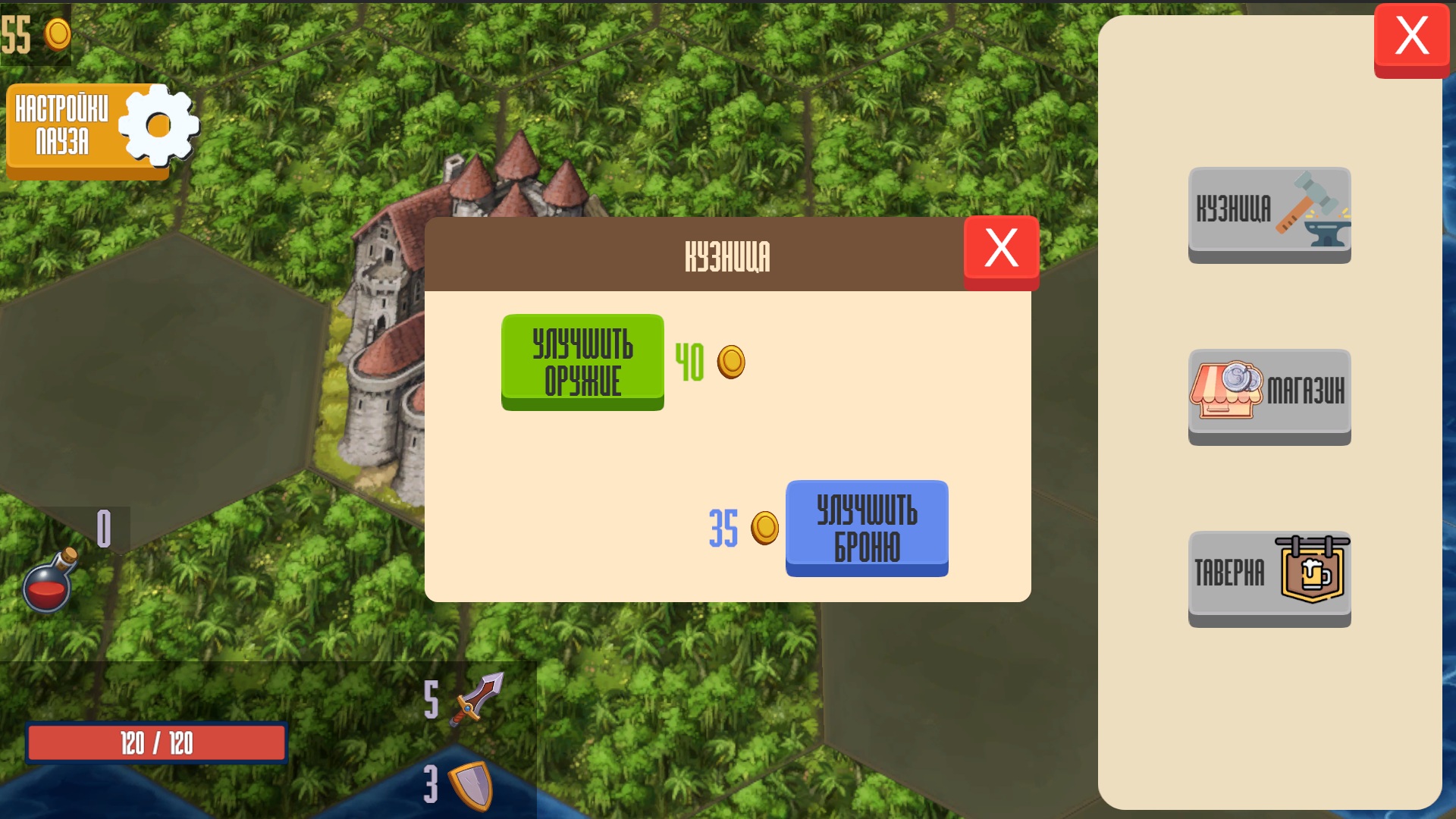Click the 120 / 120 health bar

(155, 743)
